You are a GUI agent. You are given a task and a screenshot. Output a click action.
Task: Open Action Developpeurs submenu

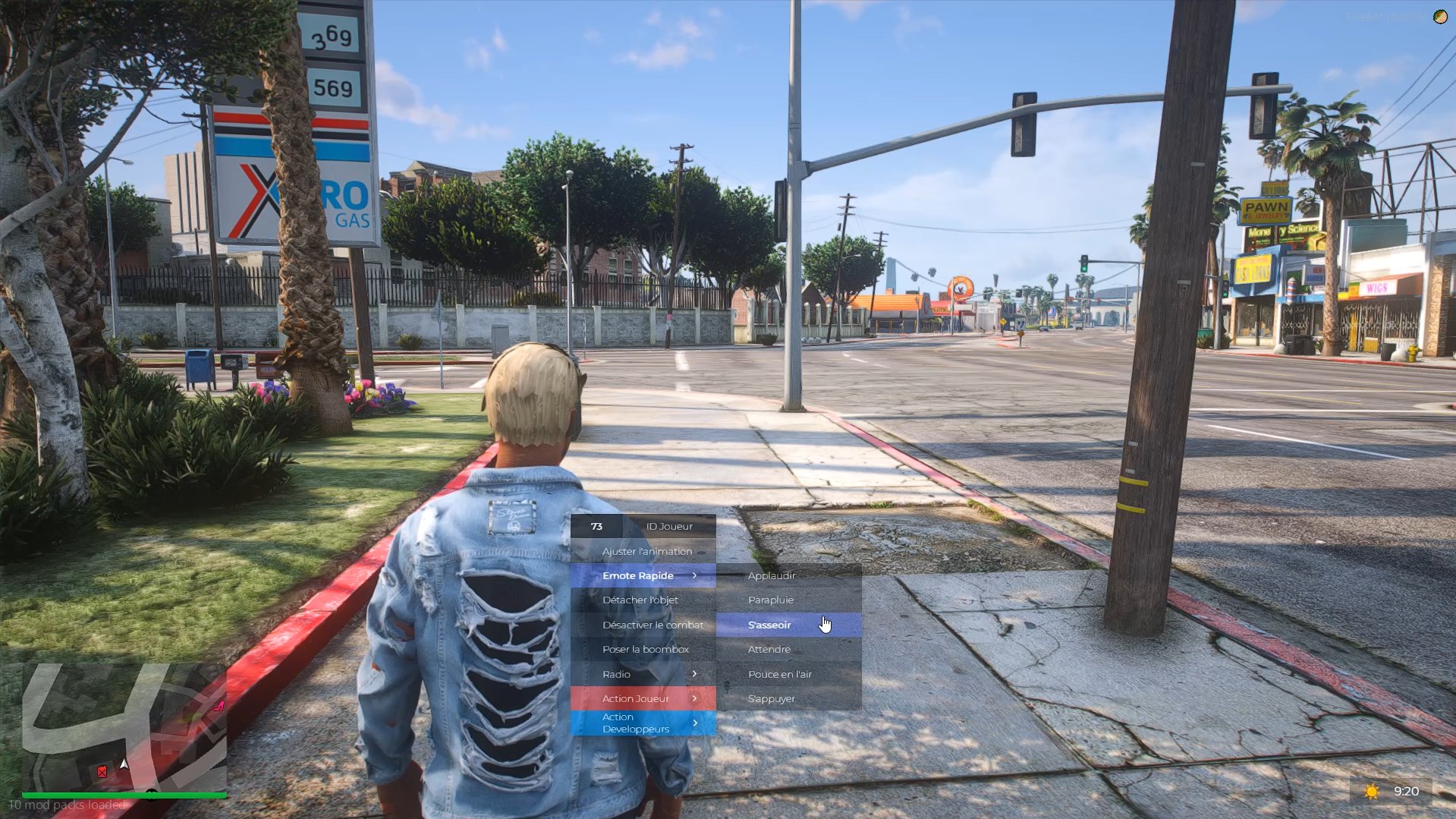tap(643, 723)
